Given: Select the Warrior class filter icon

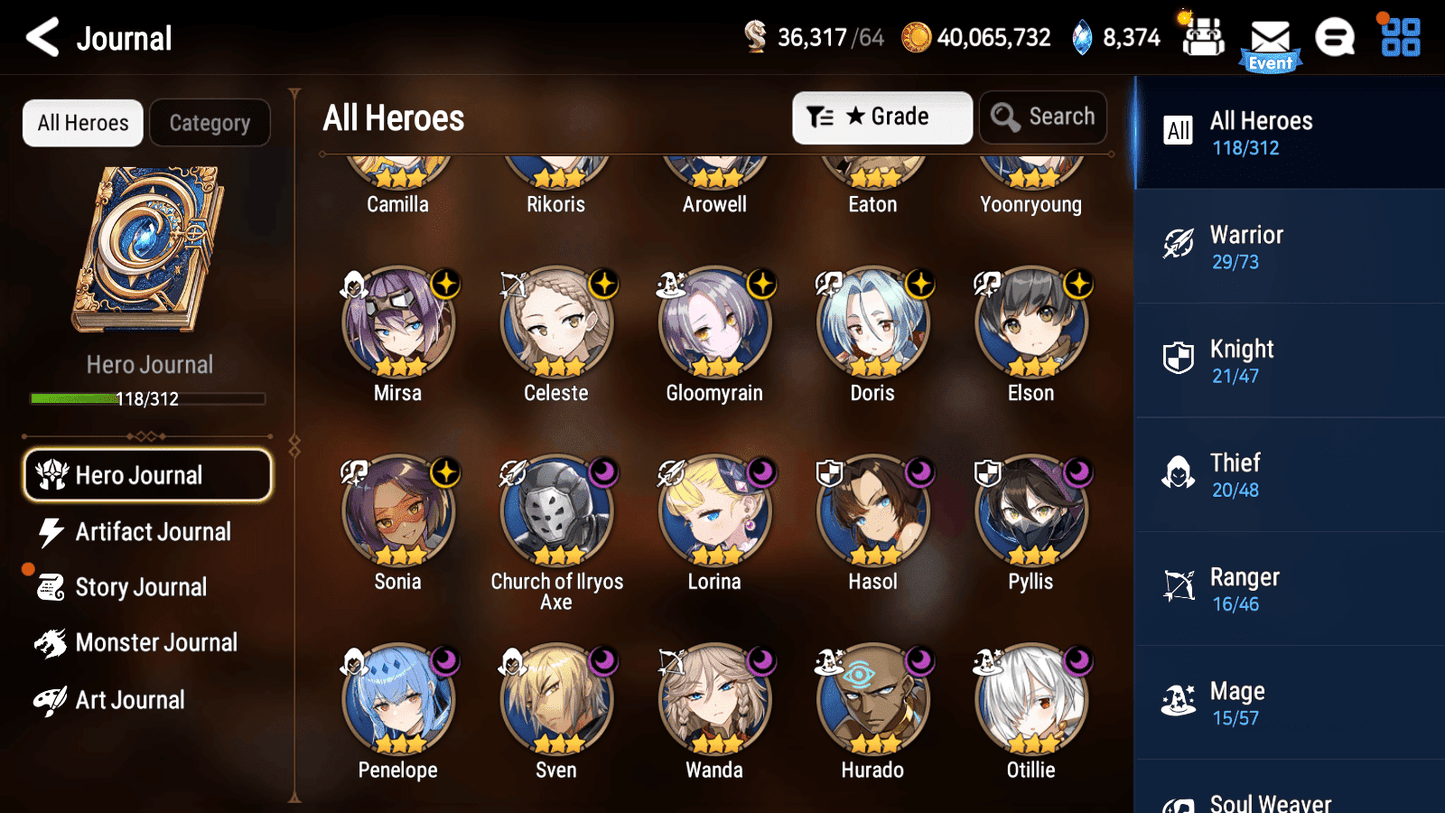Looking at the screenshot, I should [1178, 244].
